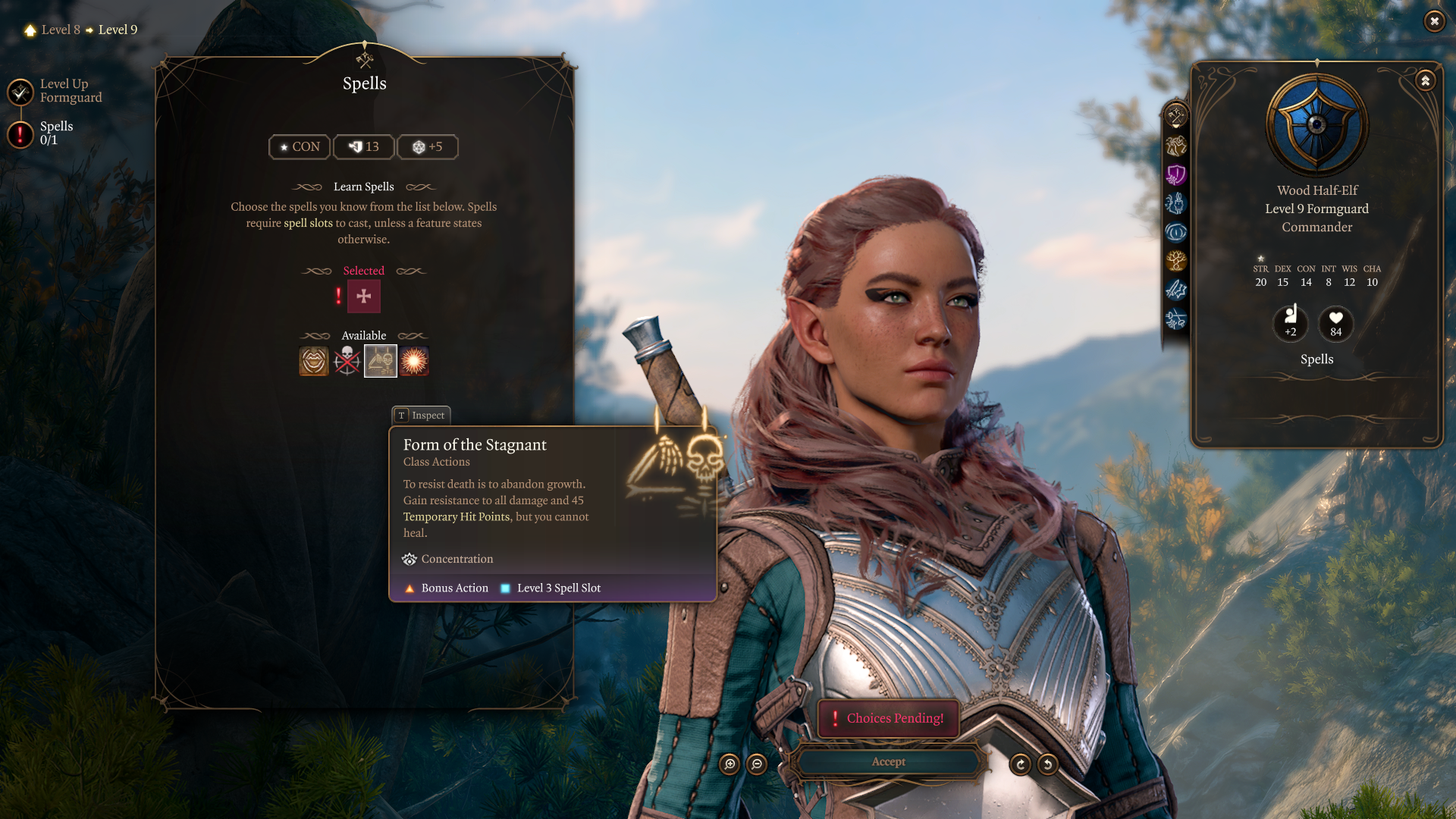
Task: Click the Choices Pending warning button
Action: (888, 718)
